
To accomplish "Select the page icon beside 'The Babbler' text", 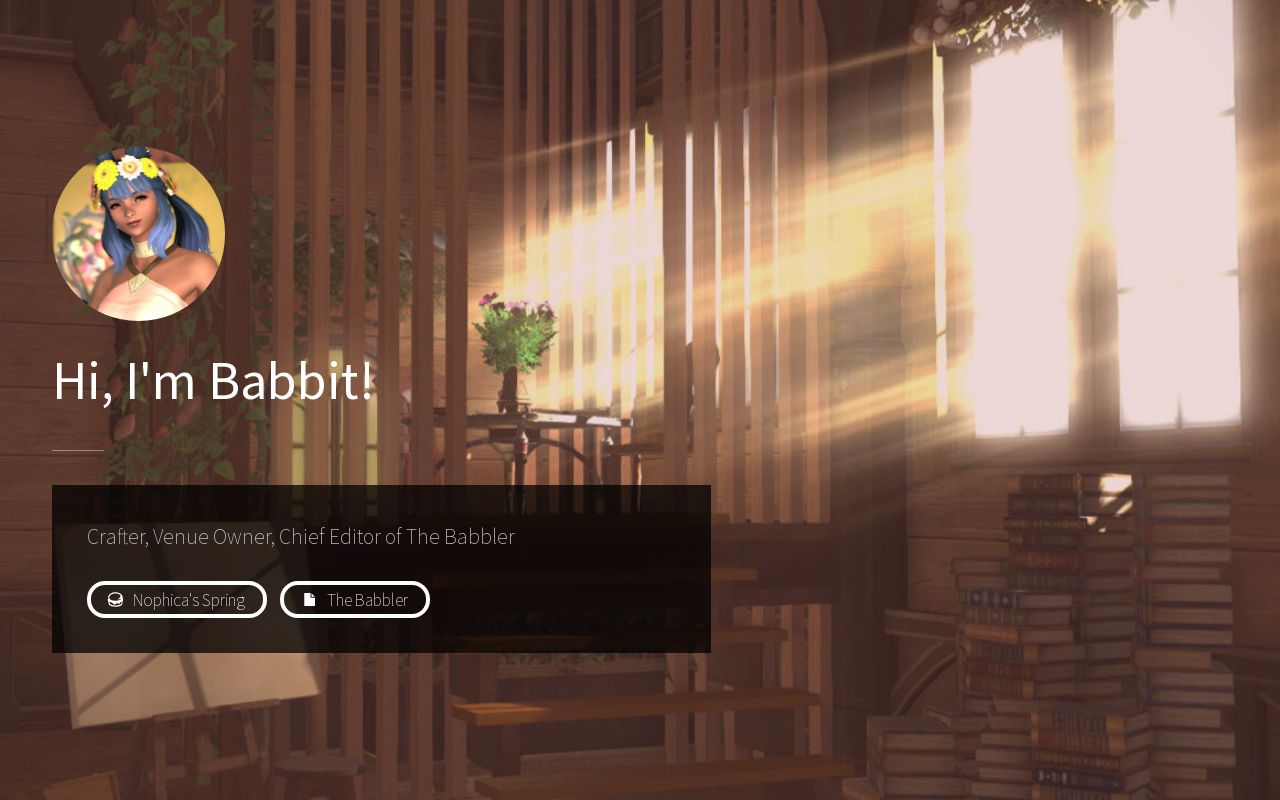I will click(309, 599).
